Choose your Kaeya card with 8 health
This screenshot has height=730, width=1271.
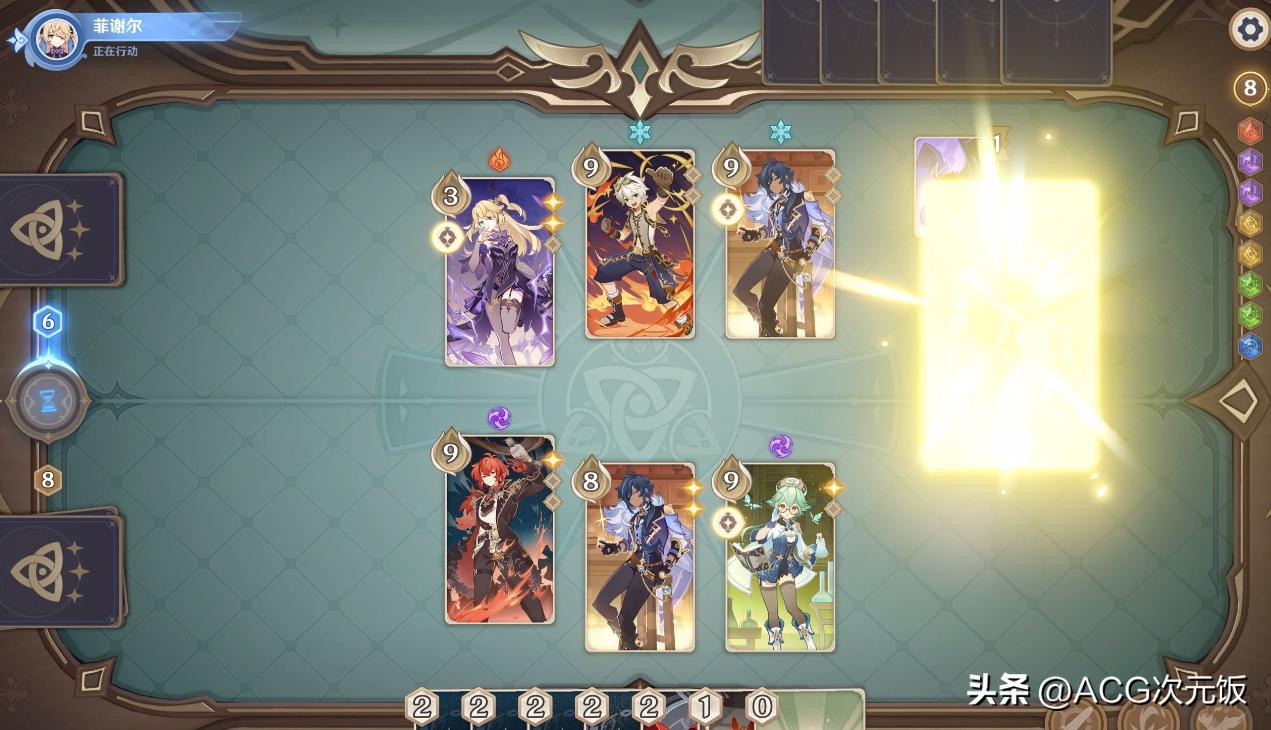click(640, 558)
